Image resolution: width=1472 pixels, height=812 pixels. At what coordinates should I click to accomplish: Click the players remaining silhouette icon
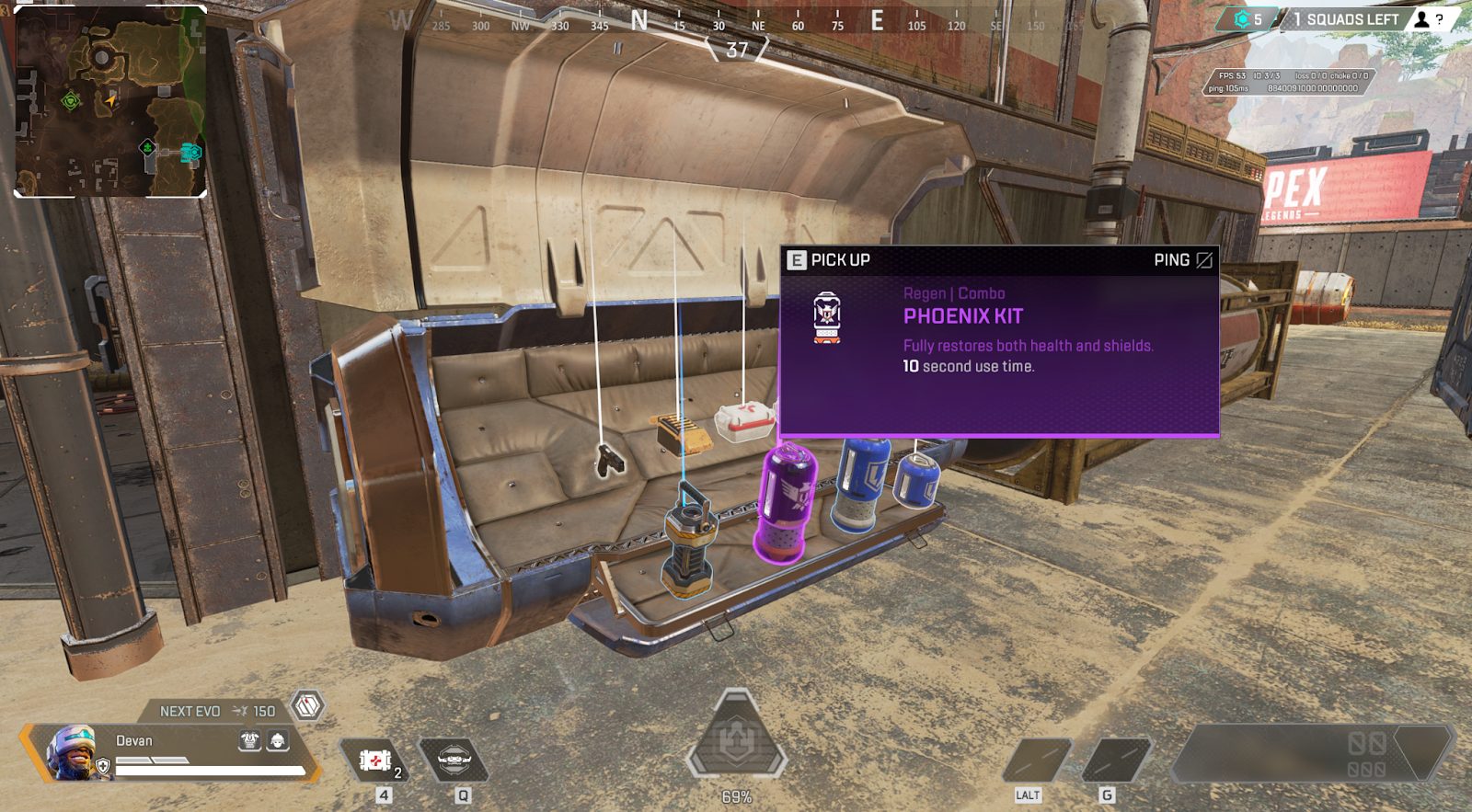point(1422,19)
